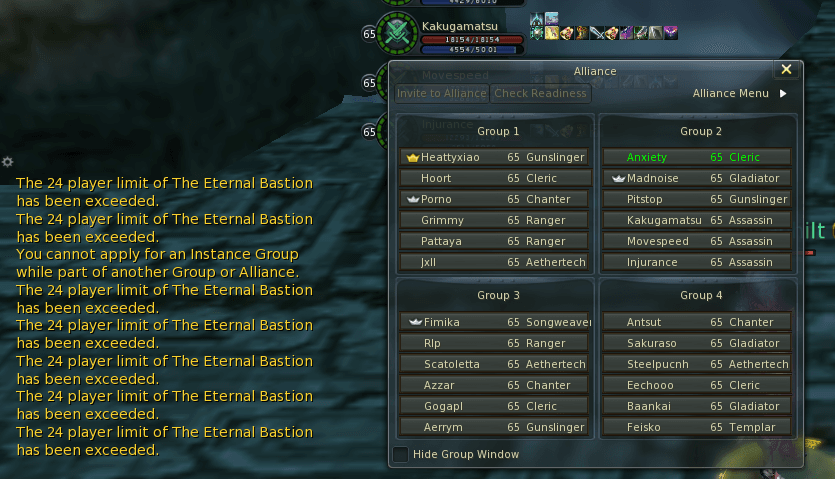Choose Grimmy the Ranger row
This screenshot has width=835, height=479.
tap(494, 220)
